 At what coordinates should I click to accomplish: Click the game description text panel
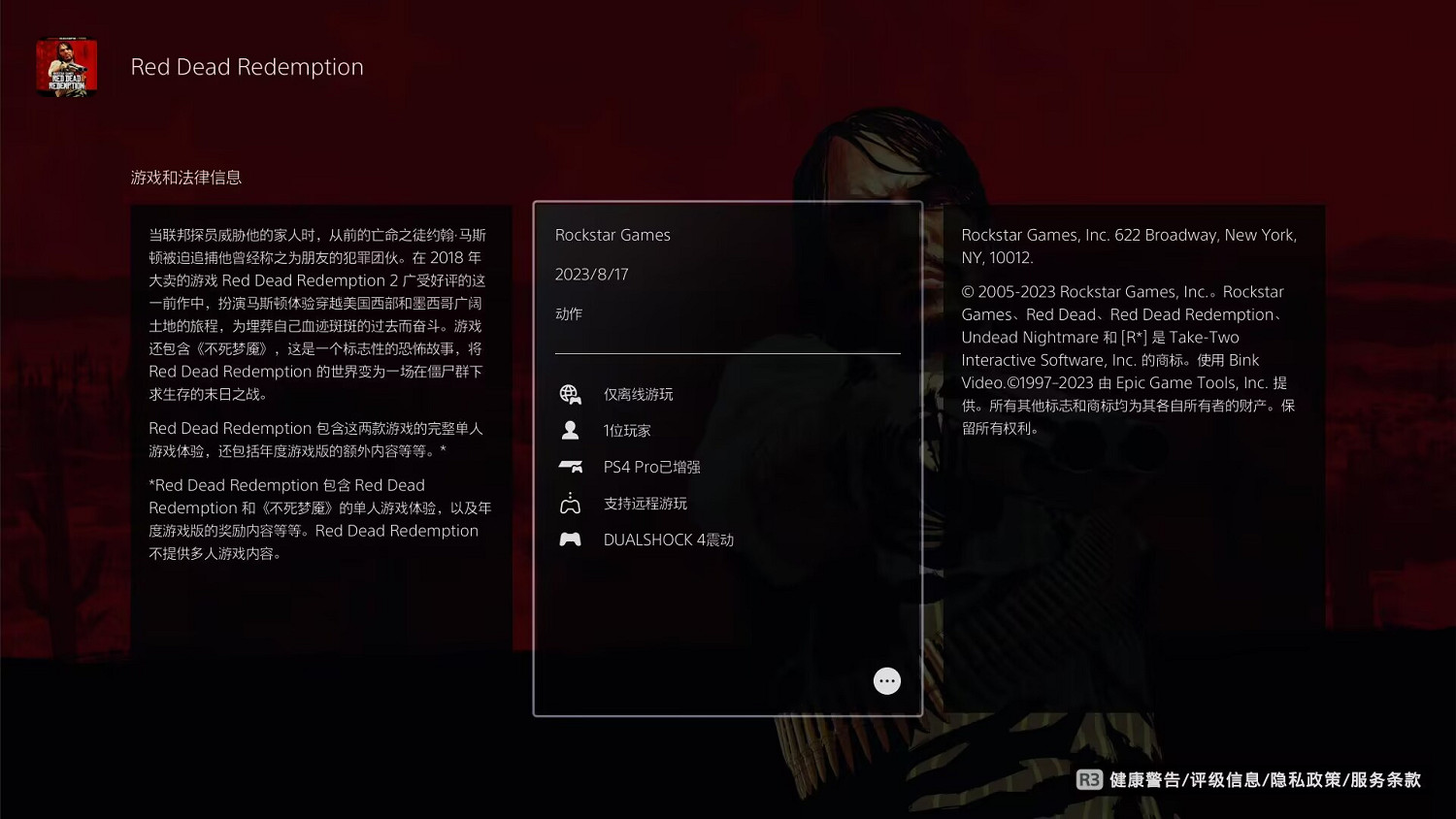(x=320, y=388)
